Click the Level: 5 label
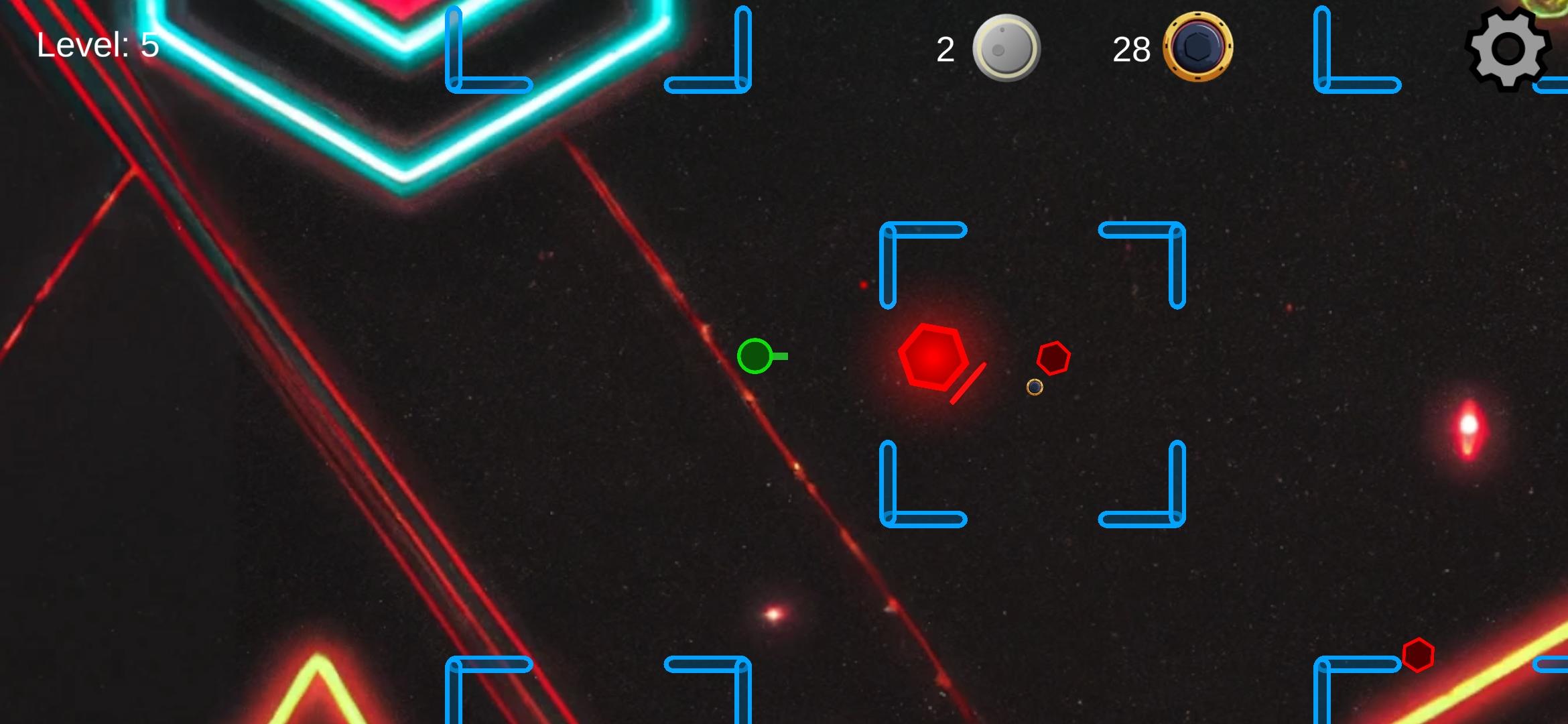Viewport: 1568px width, 724px height. (96, 45)
